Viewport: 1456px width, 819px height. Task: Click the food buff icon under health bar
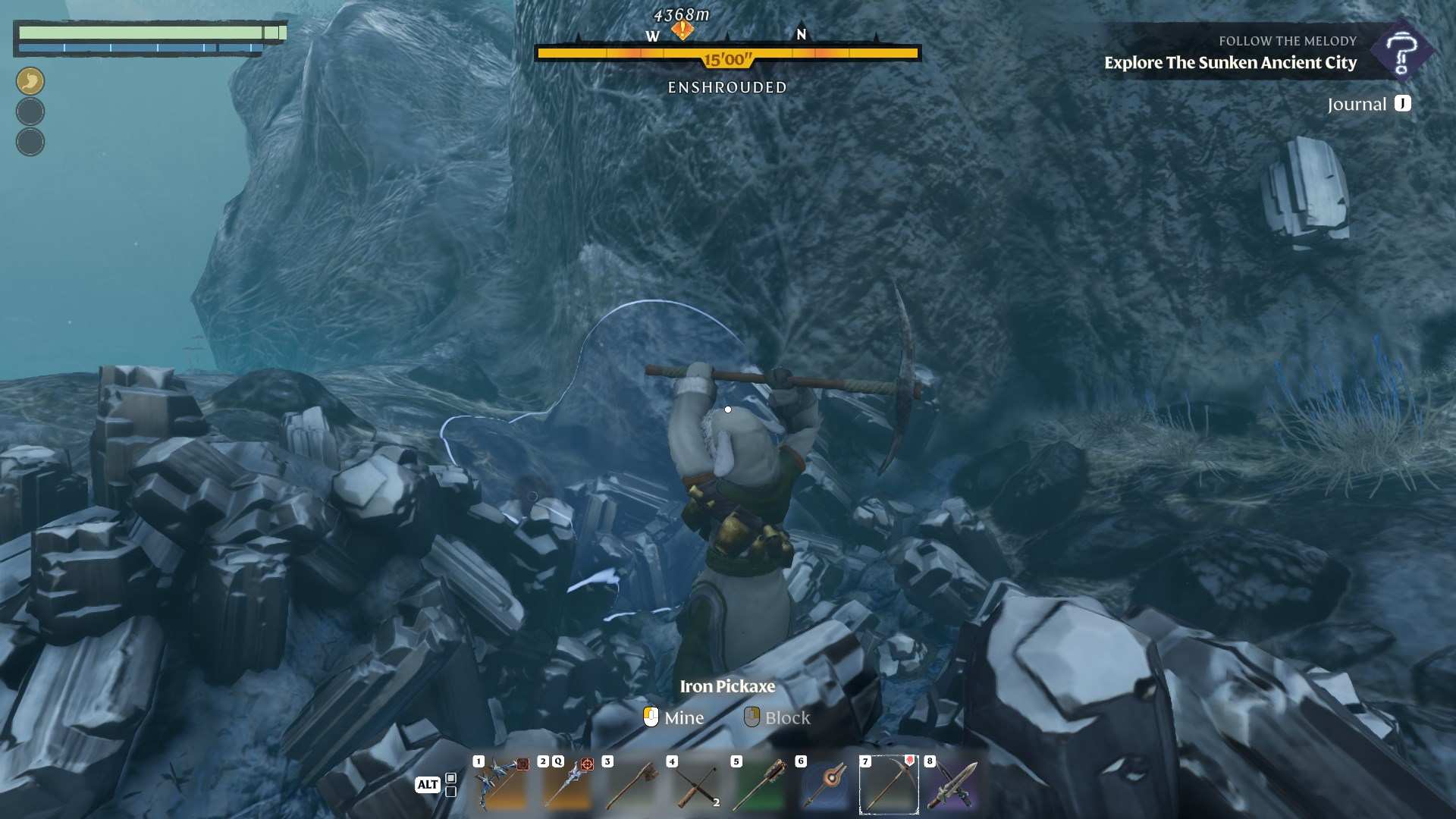click(x=30, y=81)
